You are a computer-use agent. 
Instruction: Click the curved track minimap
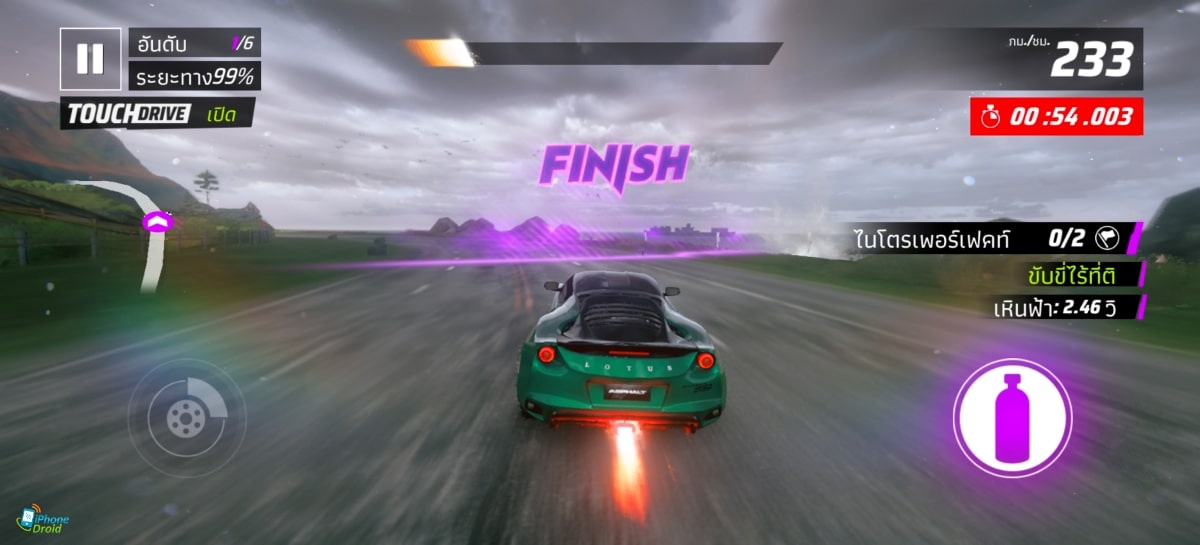click(147, 230)
